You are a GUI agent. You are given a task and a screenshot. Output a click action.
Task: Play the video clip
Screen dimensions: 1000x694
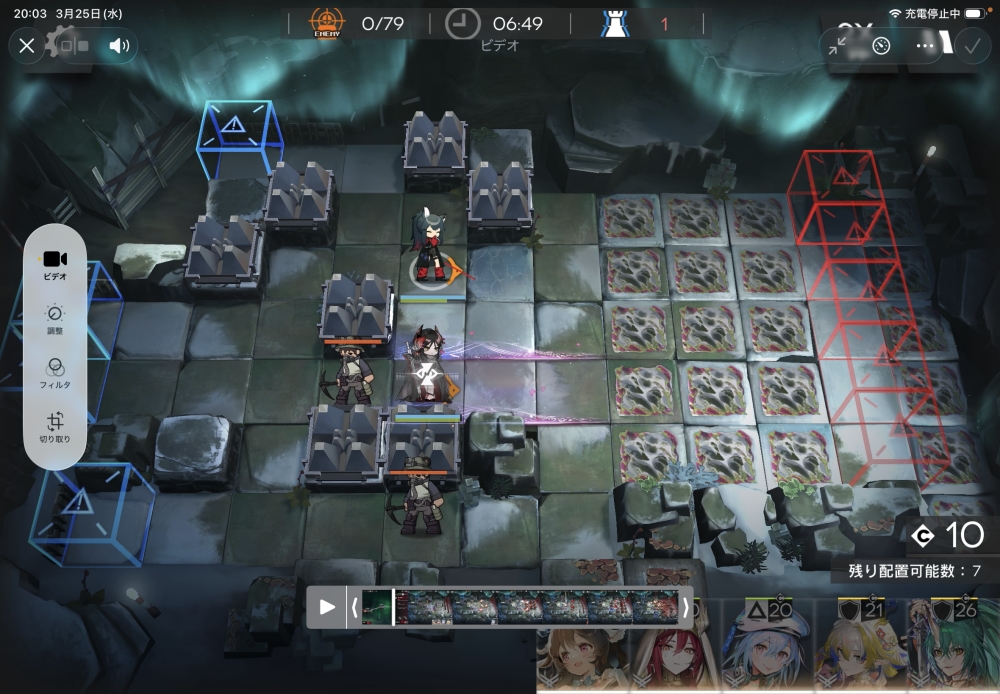tap(327, 607)
